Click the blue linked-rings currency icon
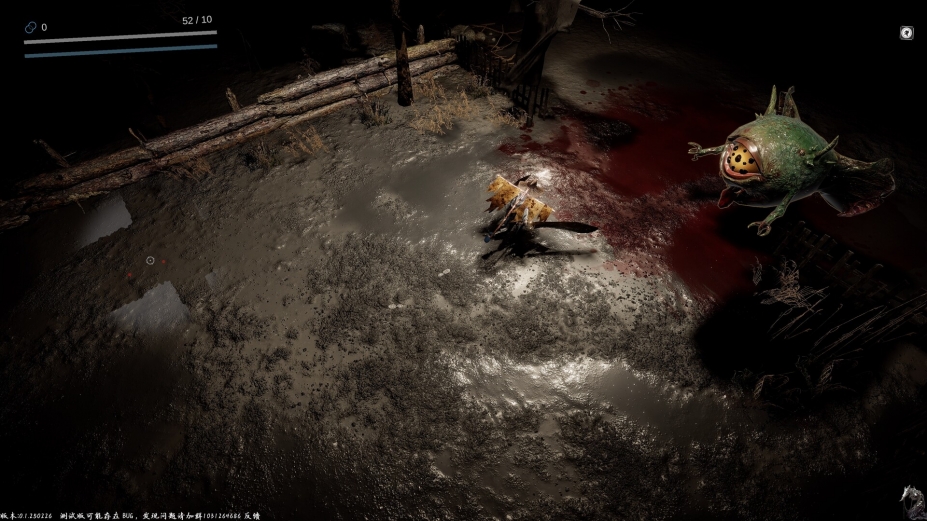The height and width of the screenshot is (521, 927). pos(30,28)
